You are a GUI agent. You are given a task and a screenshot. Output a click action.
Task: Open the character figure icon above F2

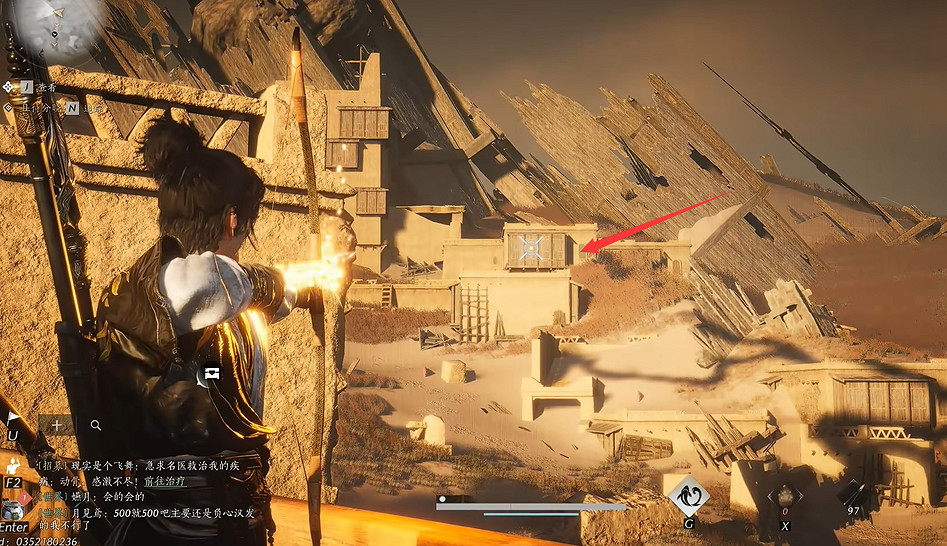coord(13,464)
